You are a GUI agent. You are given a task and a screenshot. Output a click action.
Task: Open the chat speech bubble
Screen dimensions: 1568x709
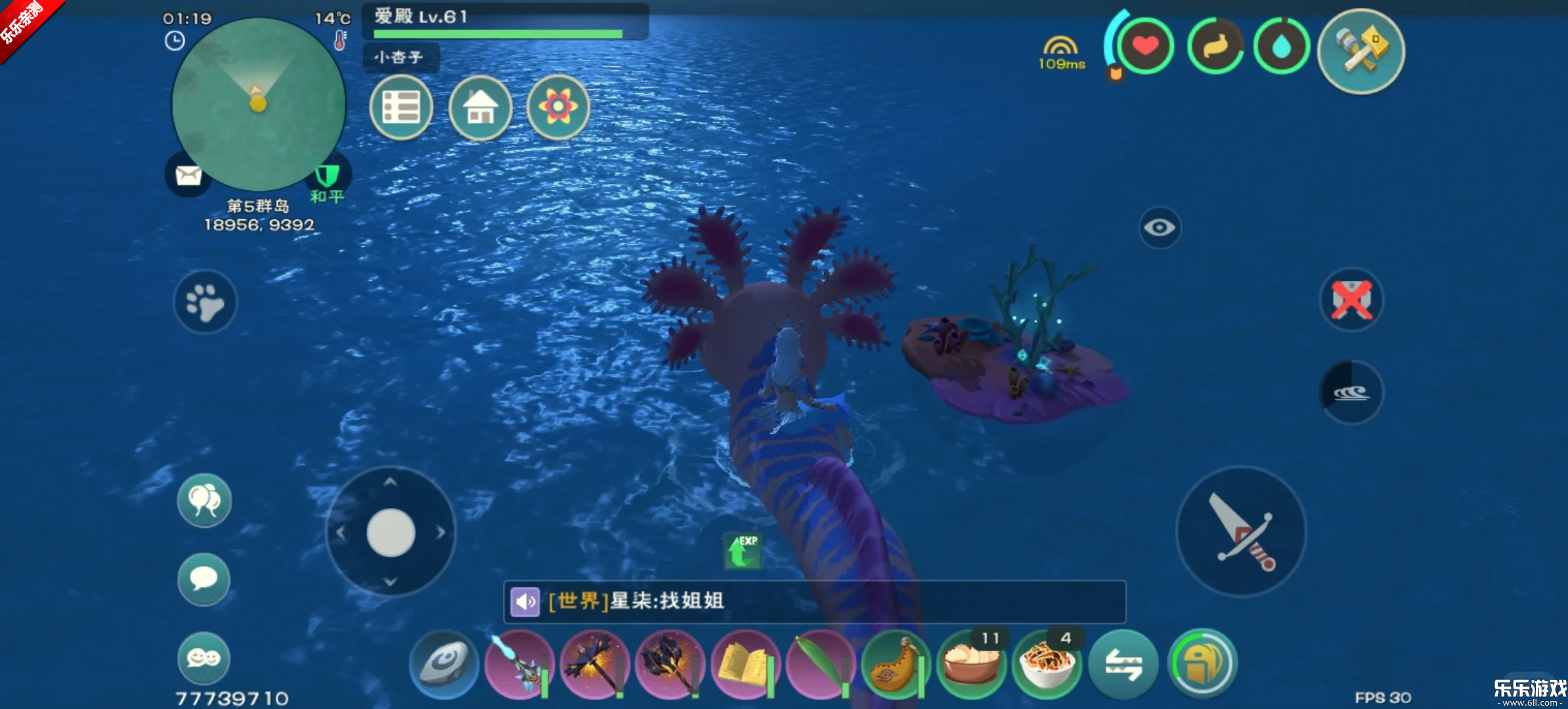[204, 579]
